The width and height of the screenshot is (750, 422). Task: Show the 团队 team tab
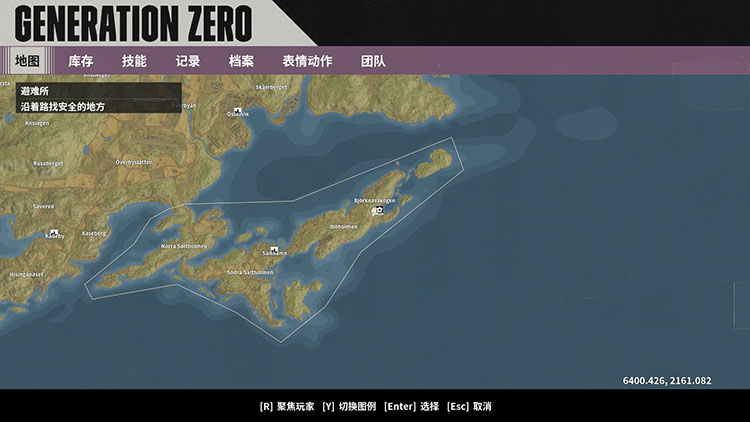point(373,61)
